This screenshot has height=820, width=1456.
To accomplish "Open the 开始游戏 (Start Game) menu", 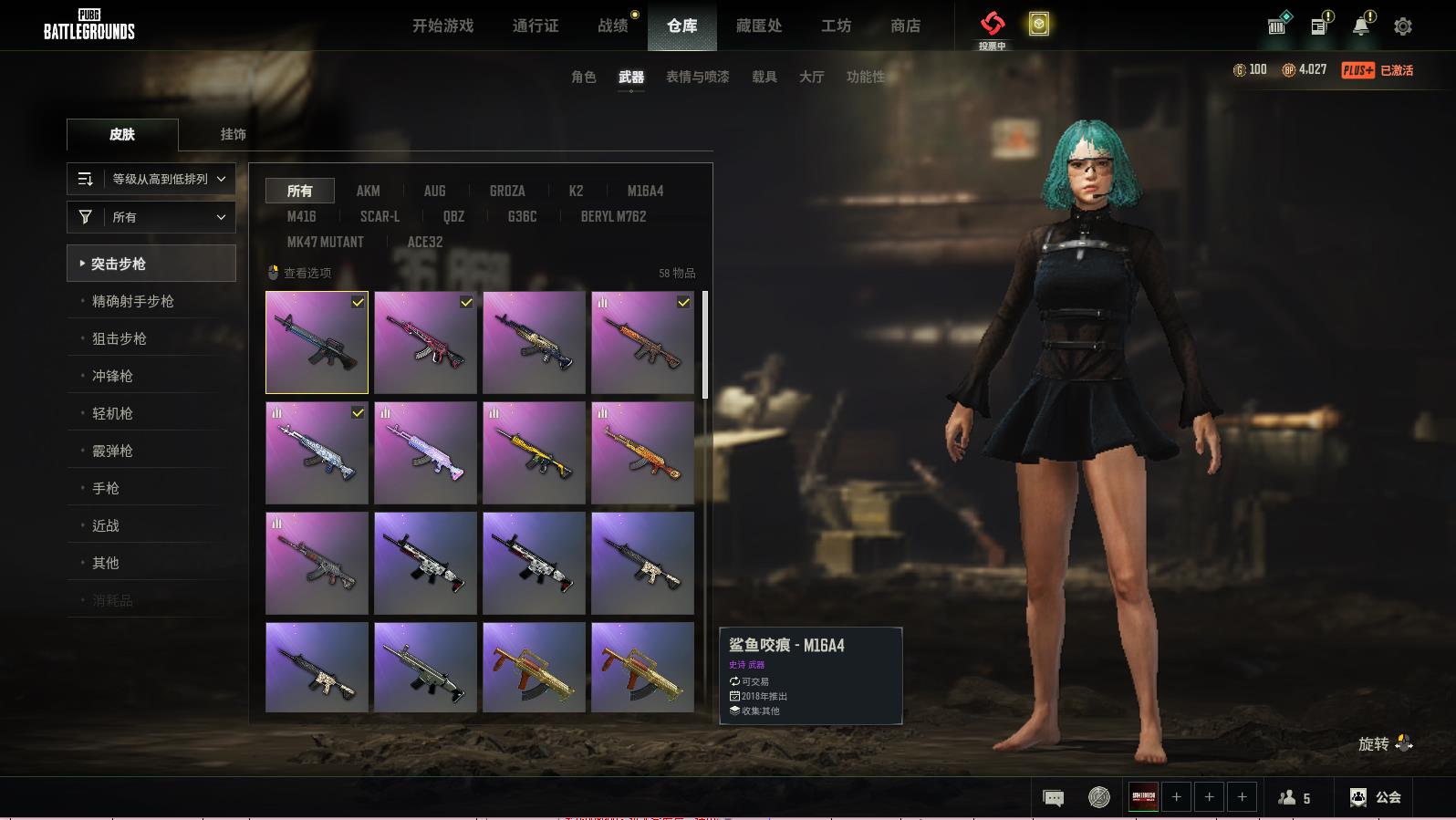I will pos(442,26).
